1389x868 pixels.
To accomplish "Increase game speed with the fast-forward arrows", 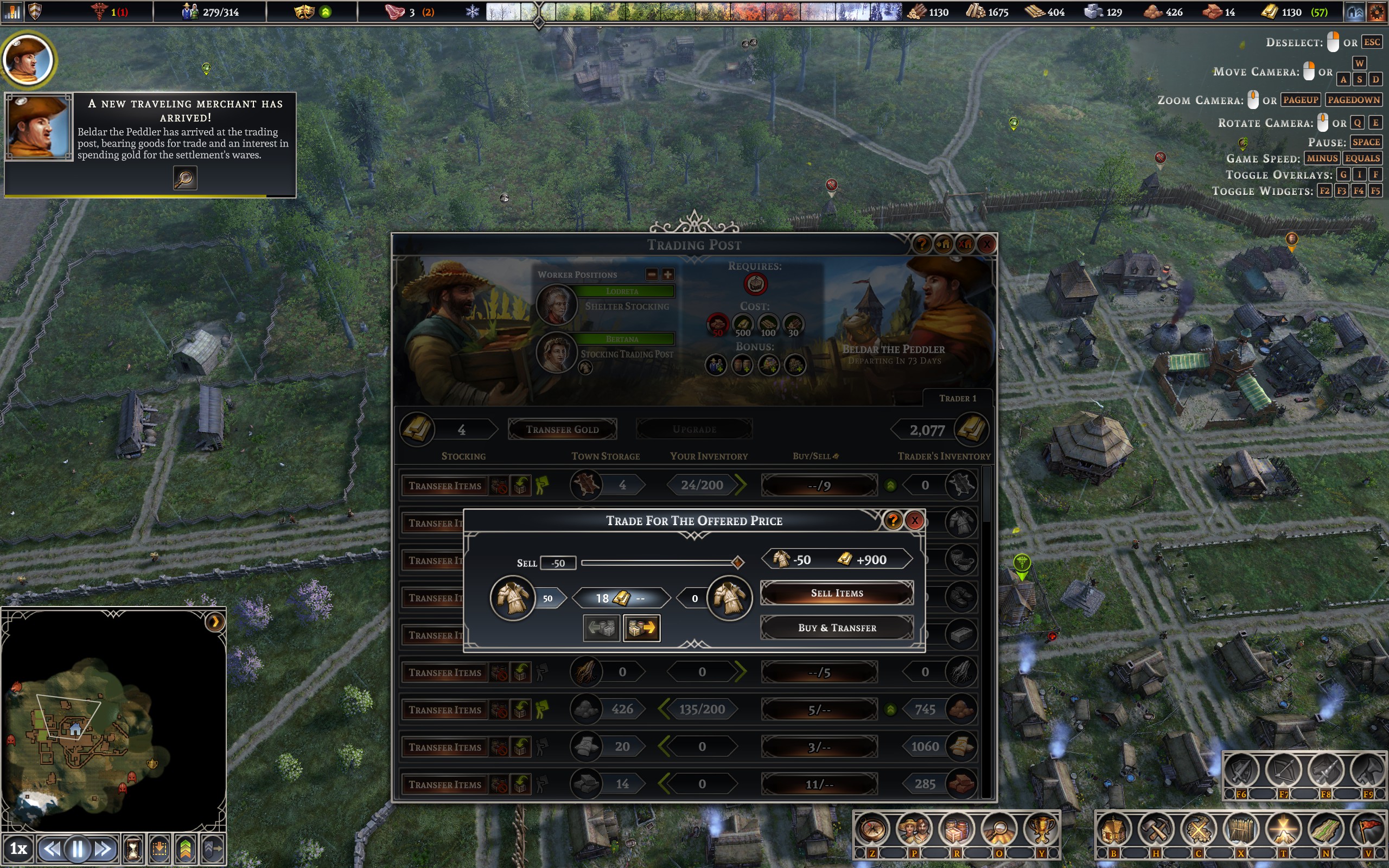I will 103,848.
